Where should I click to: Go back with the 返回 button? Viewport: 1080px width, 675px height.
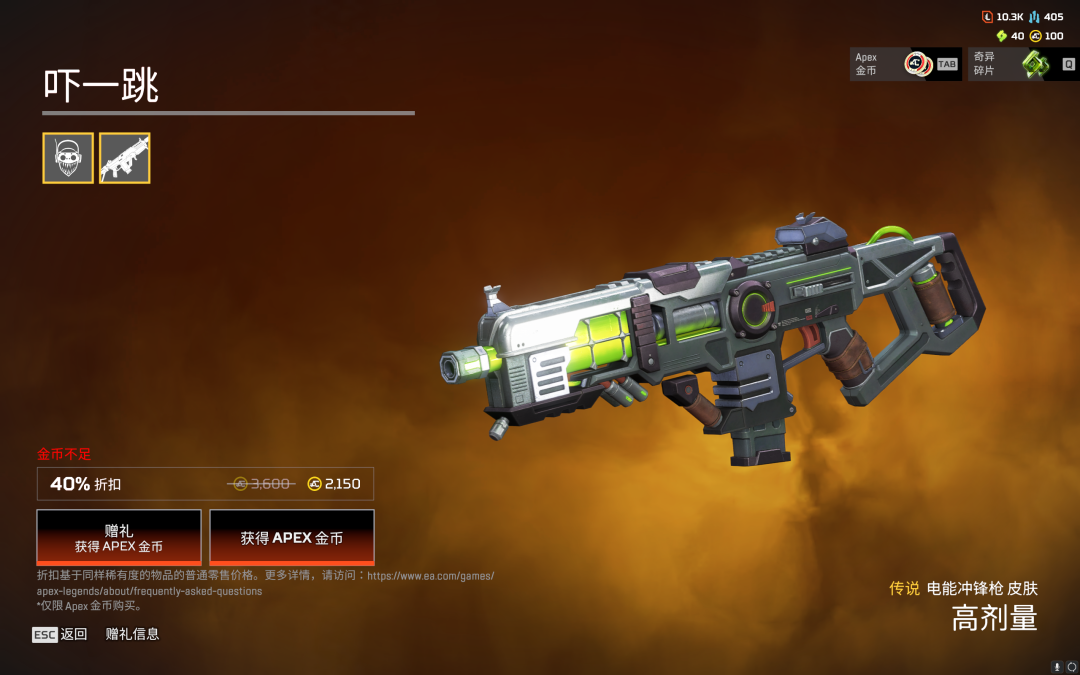(60, 634)
